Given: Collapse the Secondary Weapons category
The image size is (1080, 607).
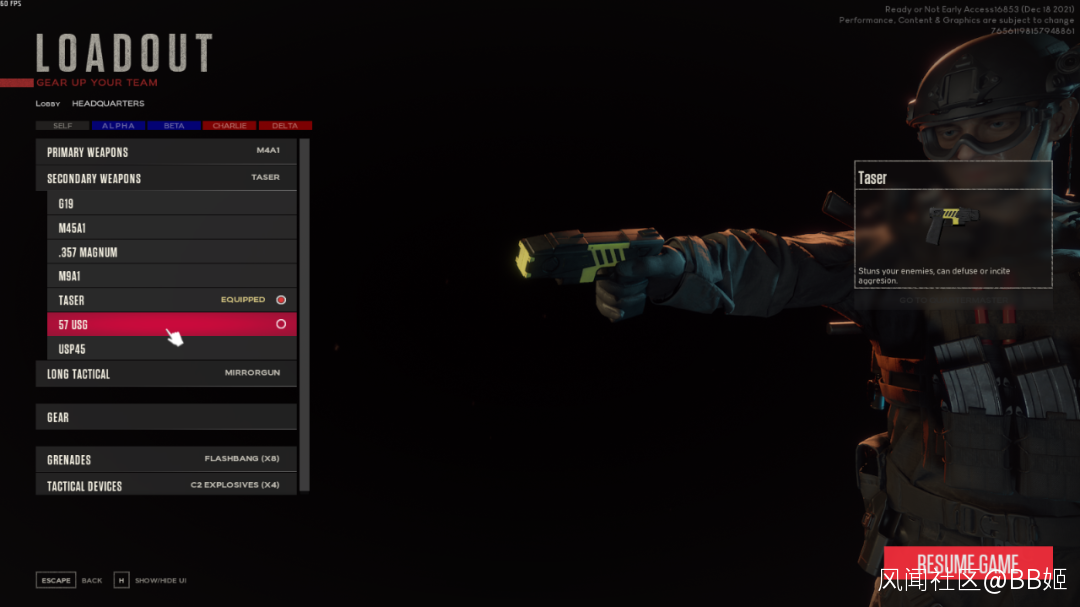Looking at the screenshot, I should [166, 178].
